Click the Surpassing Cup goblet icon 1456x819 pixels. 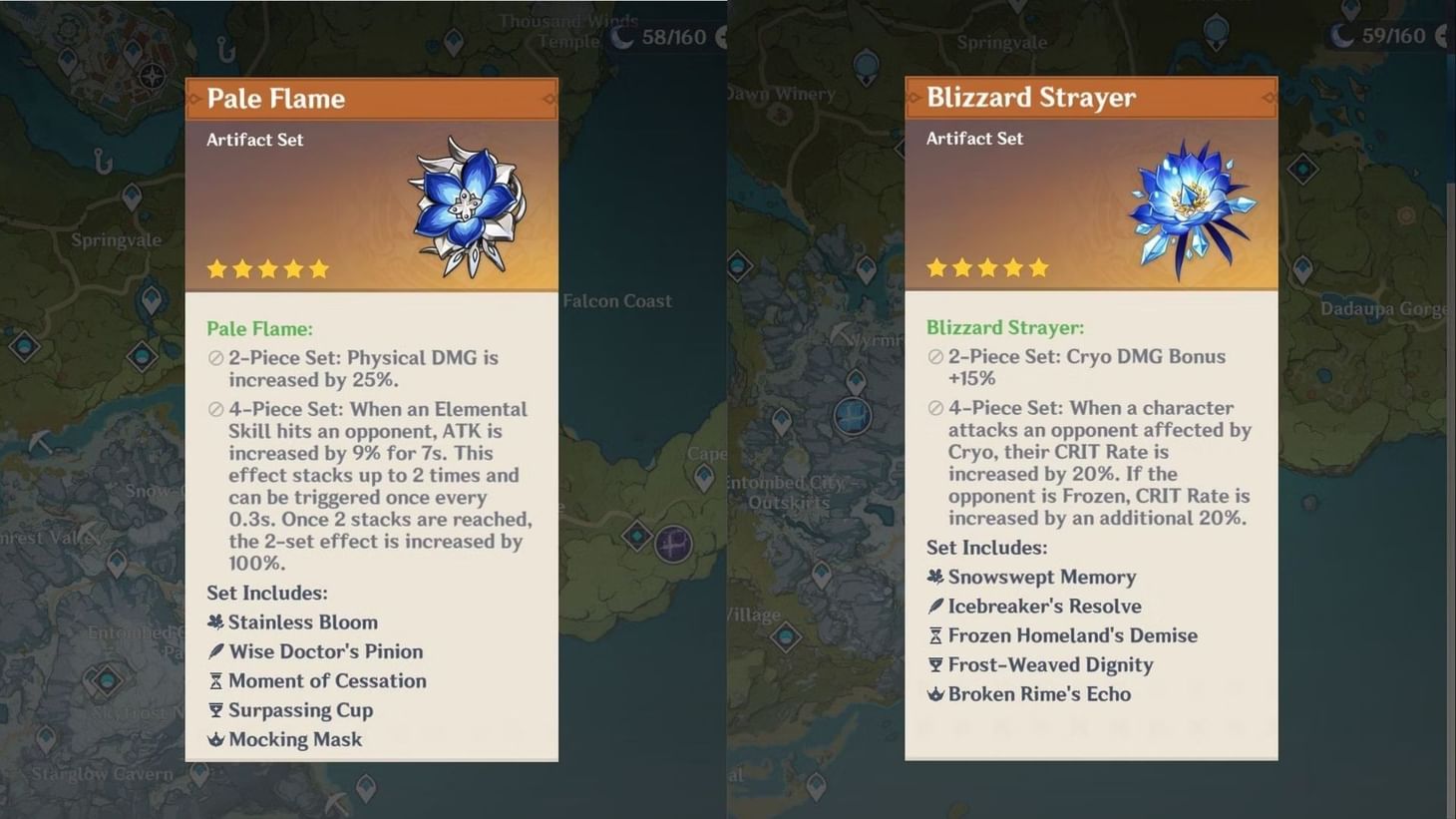(x=214, y=709)
